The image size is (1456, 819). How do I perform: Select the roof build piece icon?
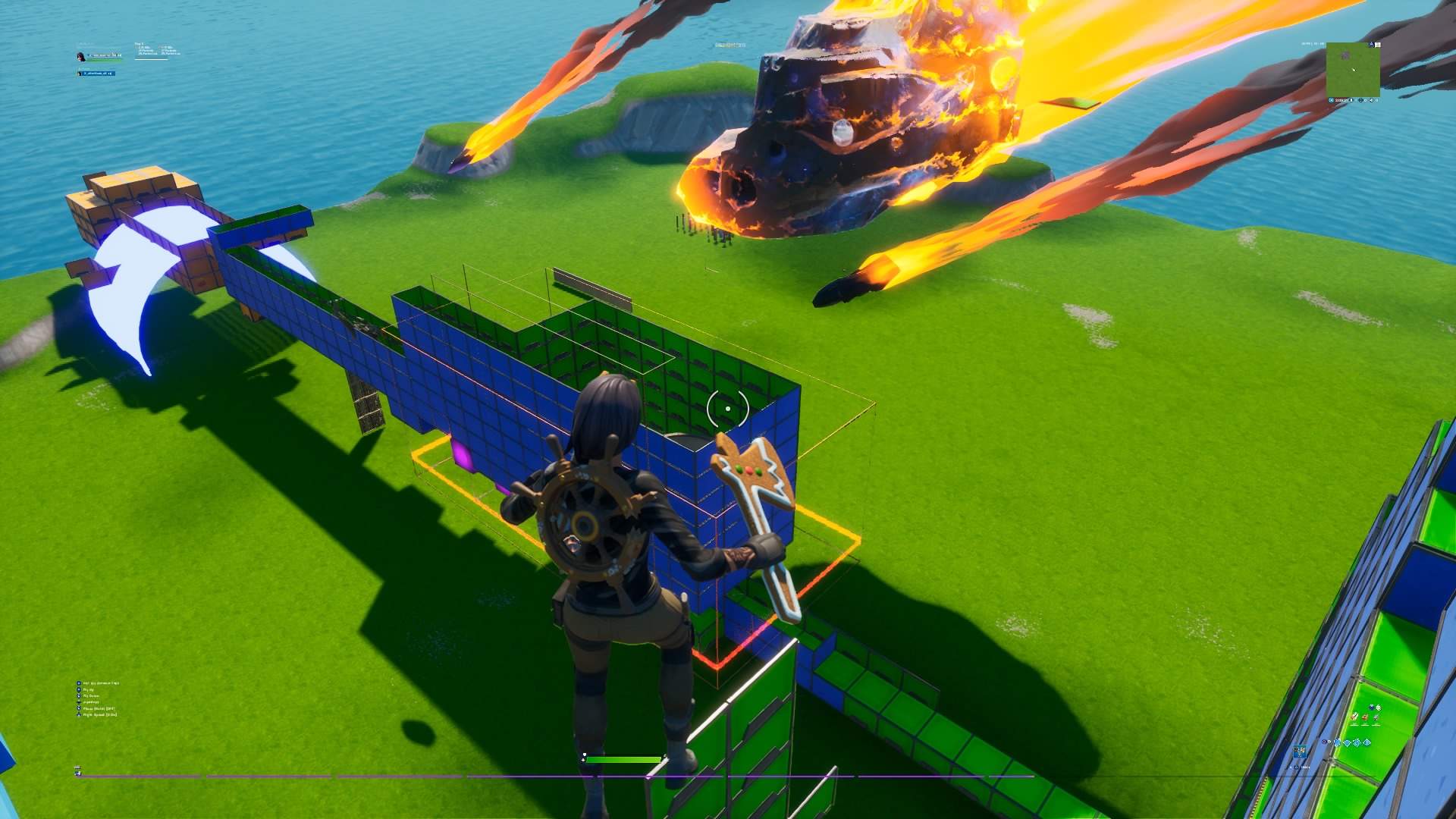[x=1367, y=743]
